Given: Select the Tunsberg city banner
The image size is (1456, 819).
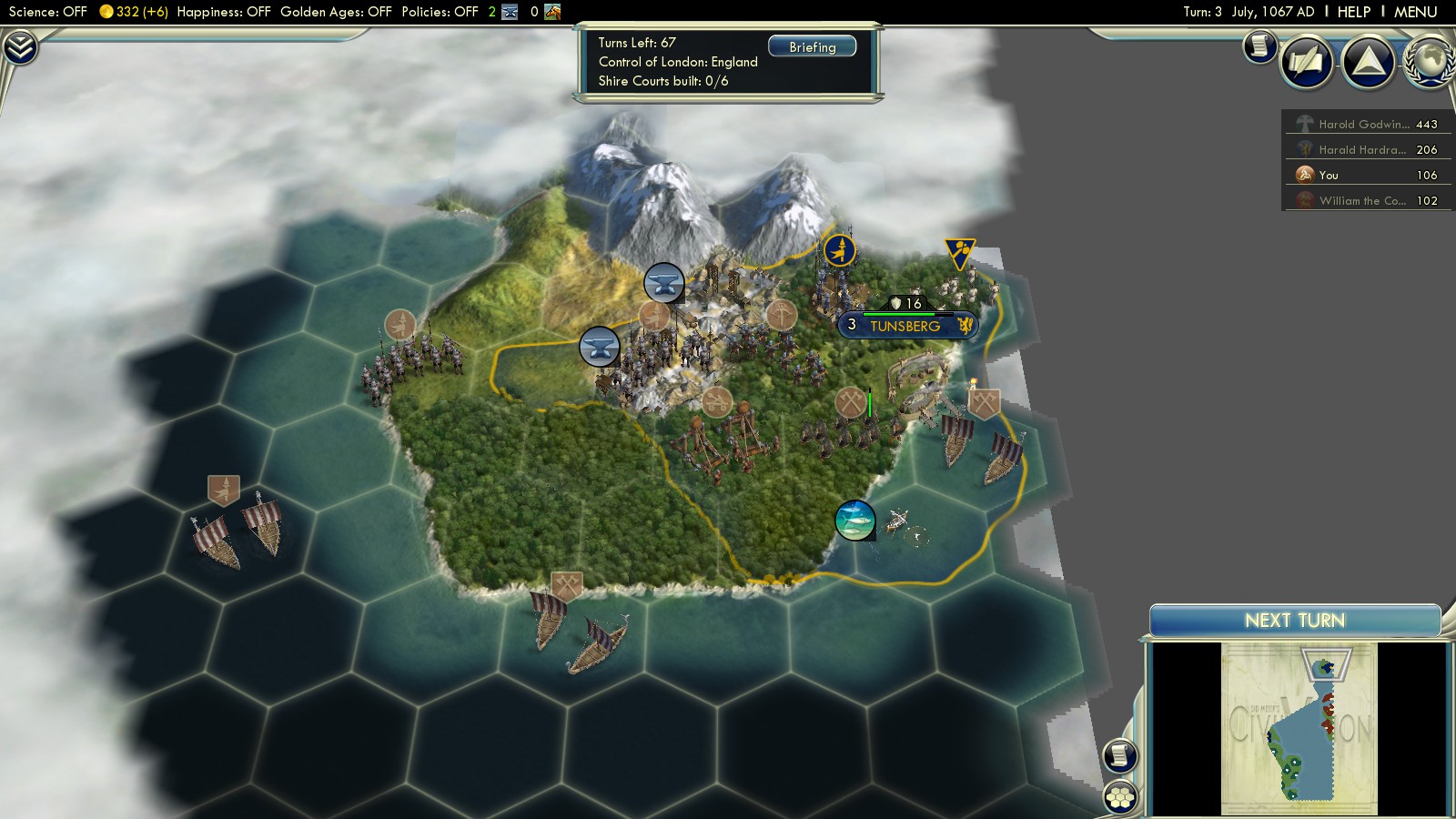Looking at the screenshot, I should coord(906,326).
